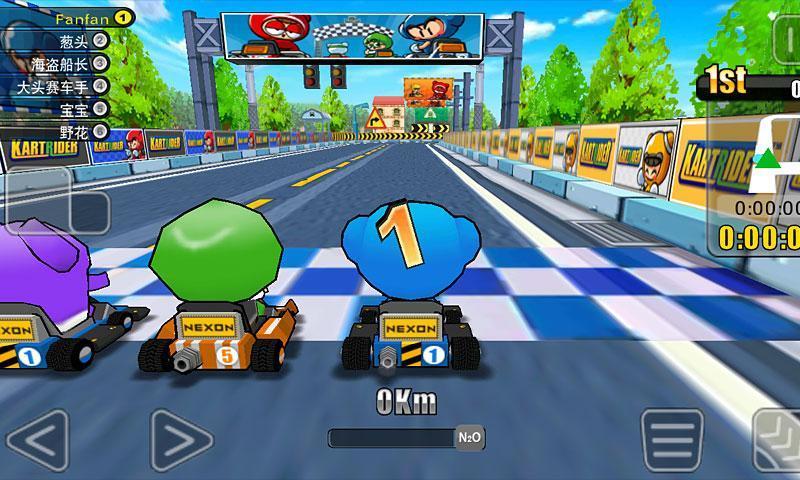Select racer 海盗船长 in the ranking list
Viewport: 800px width, 480px height.
(x=70, y=64)
